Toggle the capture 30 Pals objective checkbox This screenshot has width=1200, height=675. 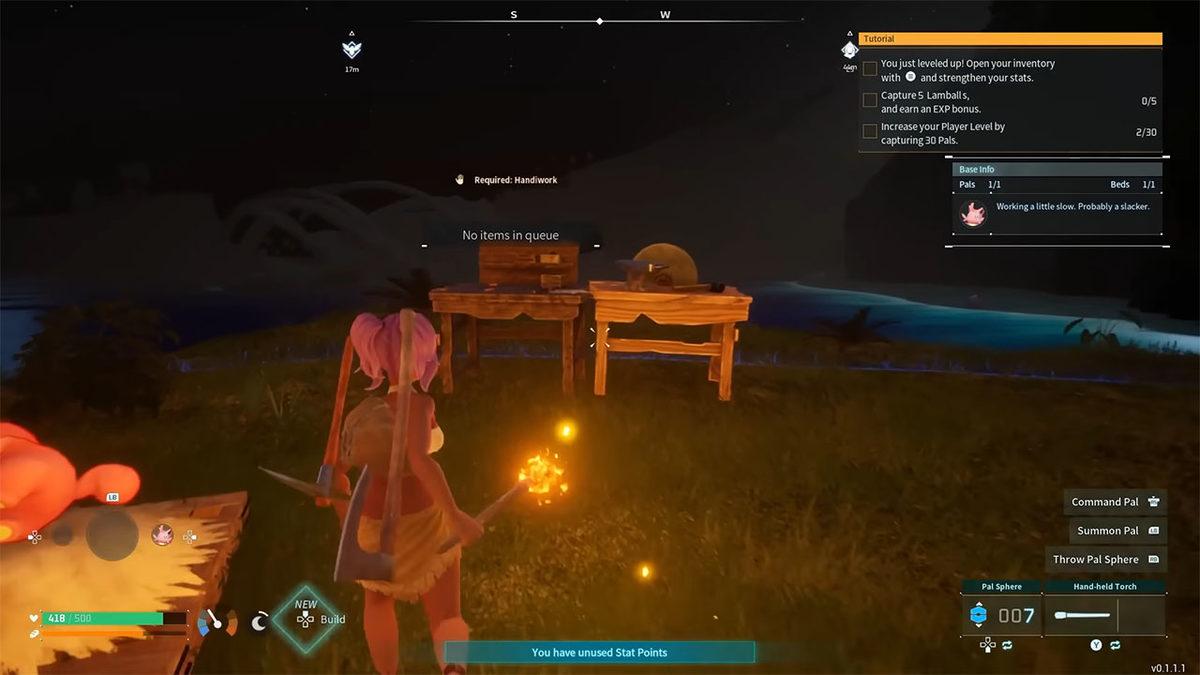point(870,131)
